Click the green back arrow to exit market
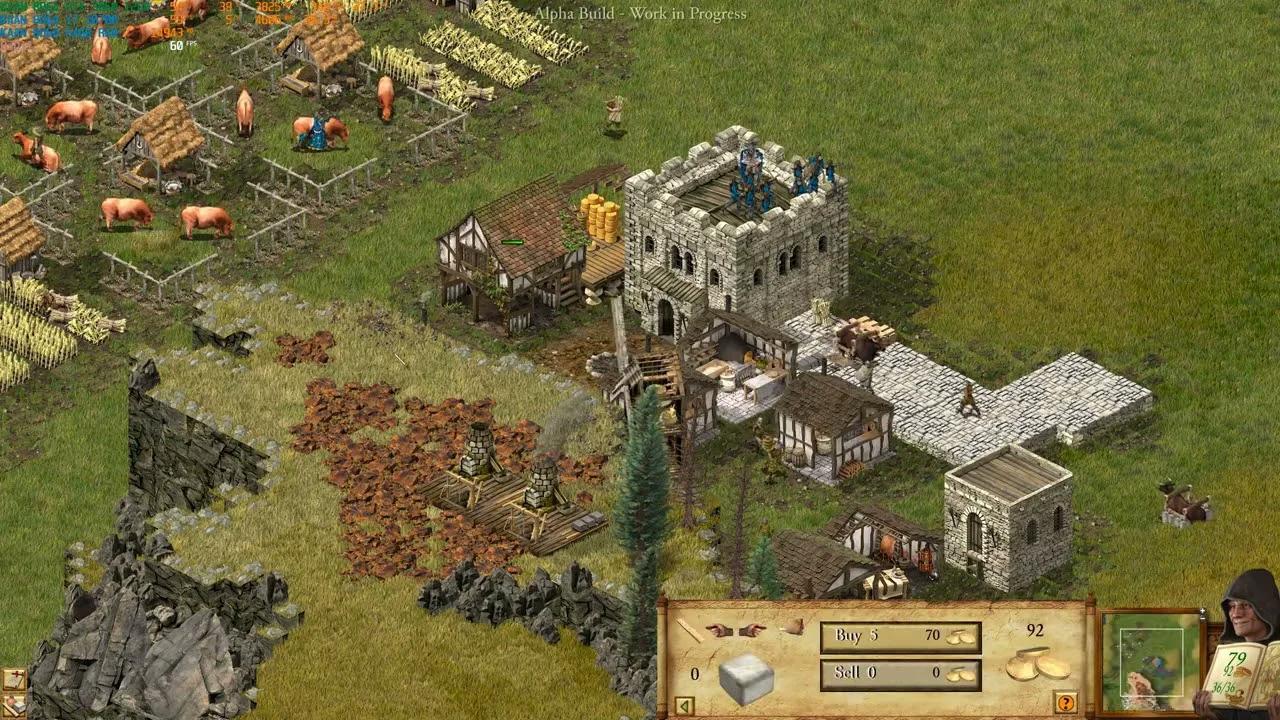The width and height of the screenshot is (1280, 720). pyautogui.click(x=683, y=705)
